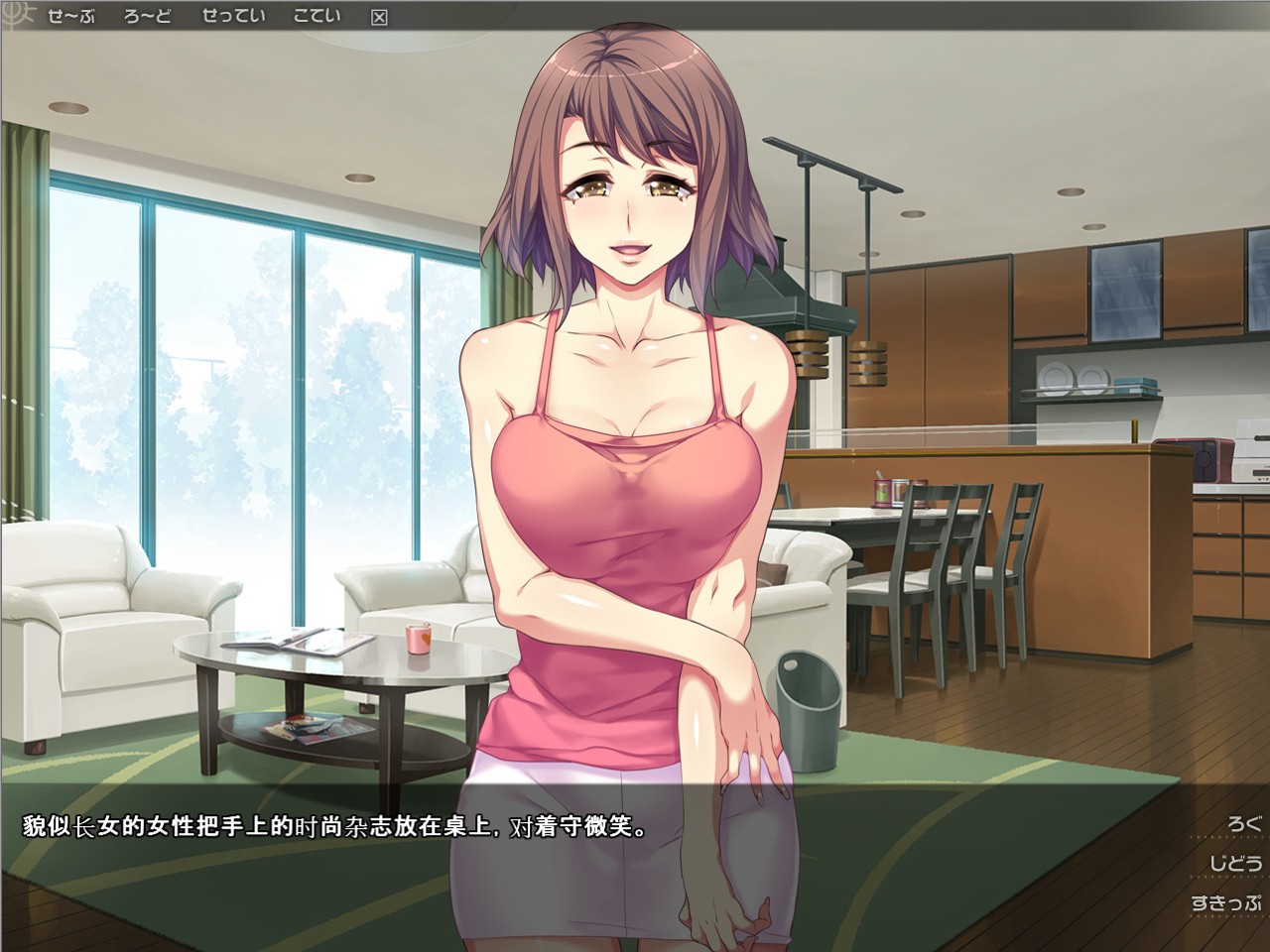This screenshot has width=1270, height=952.
Task: Close the top menu bar with X
Action: click(x=378, y=17)
